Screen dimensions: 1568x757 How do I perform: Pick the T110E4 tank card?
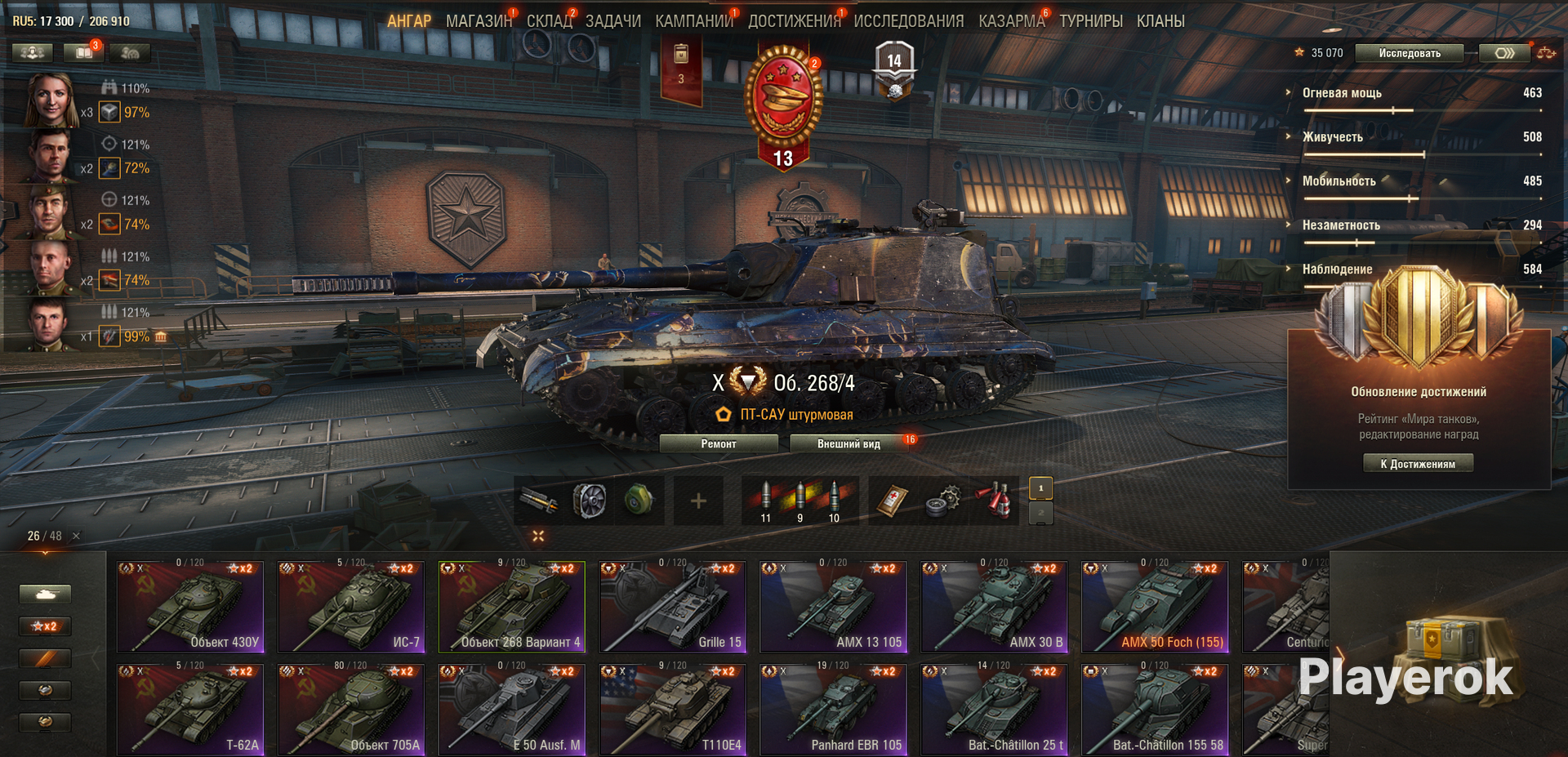coord(672,709)
